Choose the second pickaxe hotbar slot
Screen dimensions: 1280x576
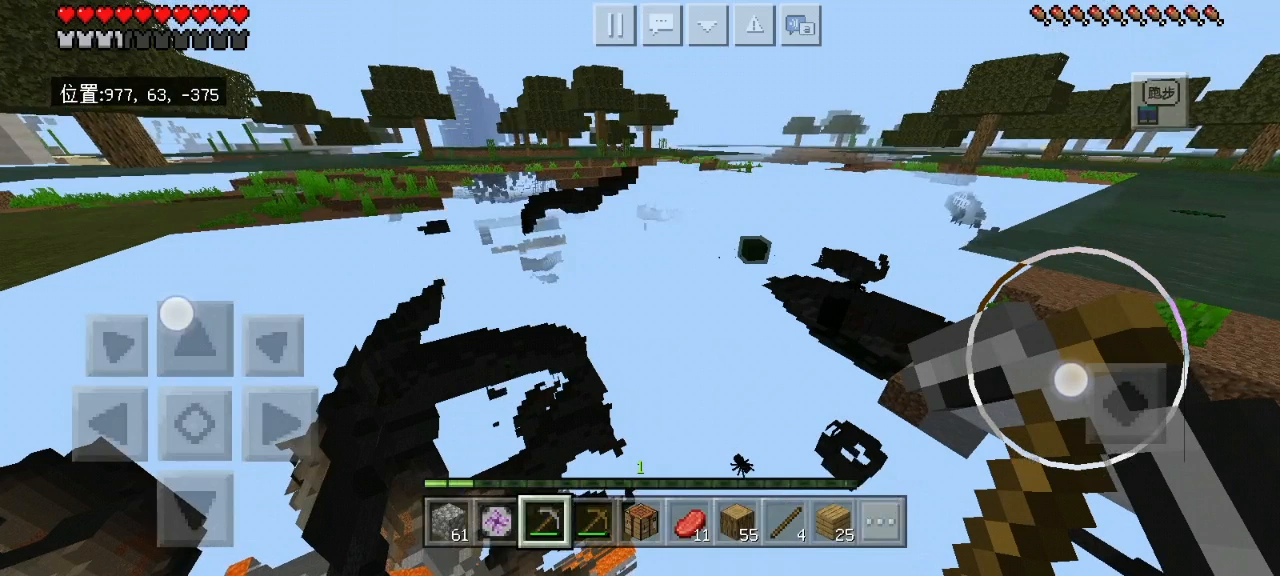pos(593,522)
